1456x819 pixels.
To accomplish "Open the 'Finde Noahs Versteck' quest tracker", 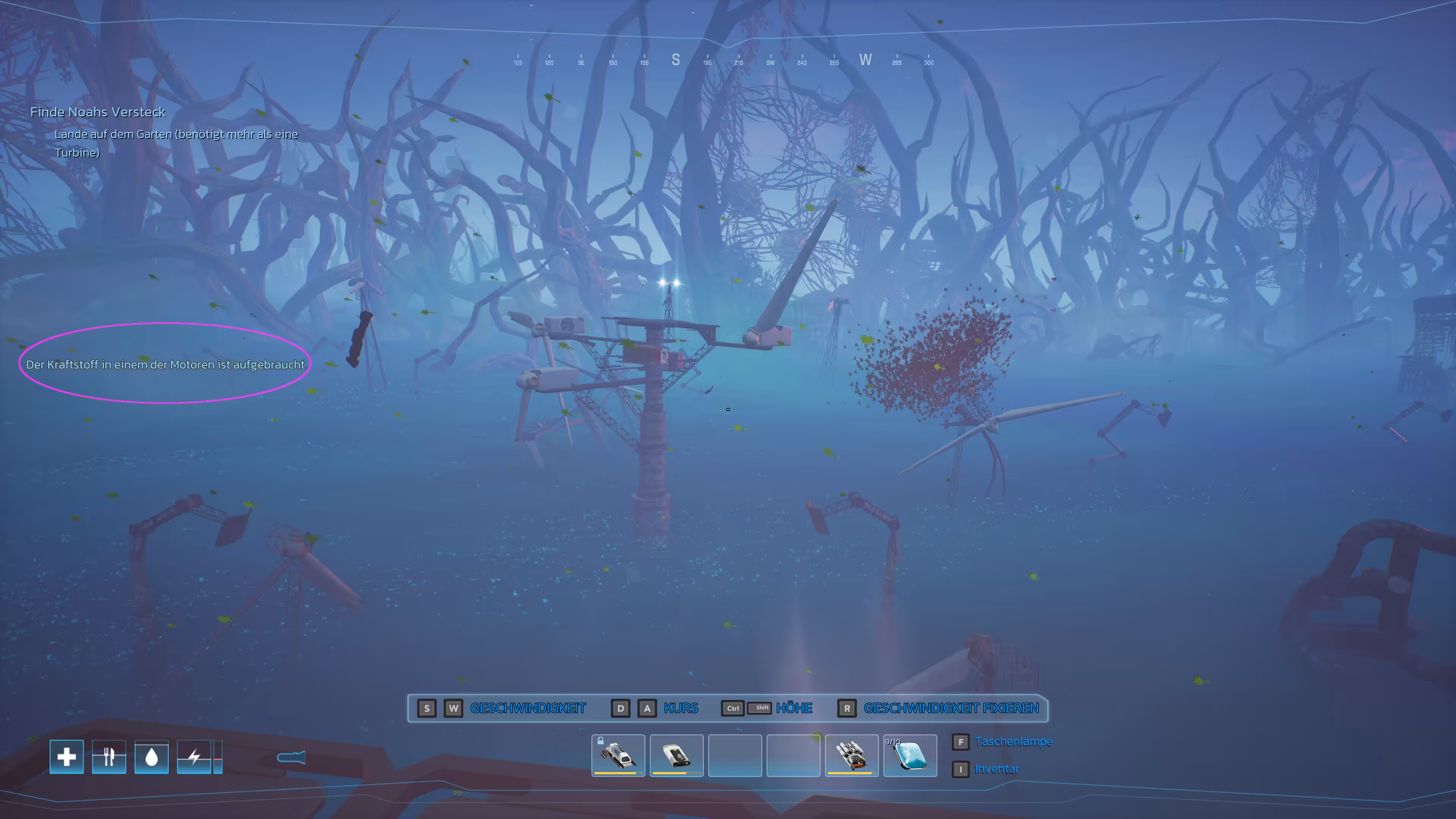I will (x=98, y=112).
